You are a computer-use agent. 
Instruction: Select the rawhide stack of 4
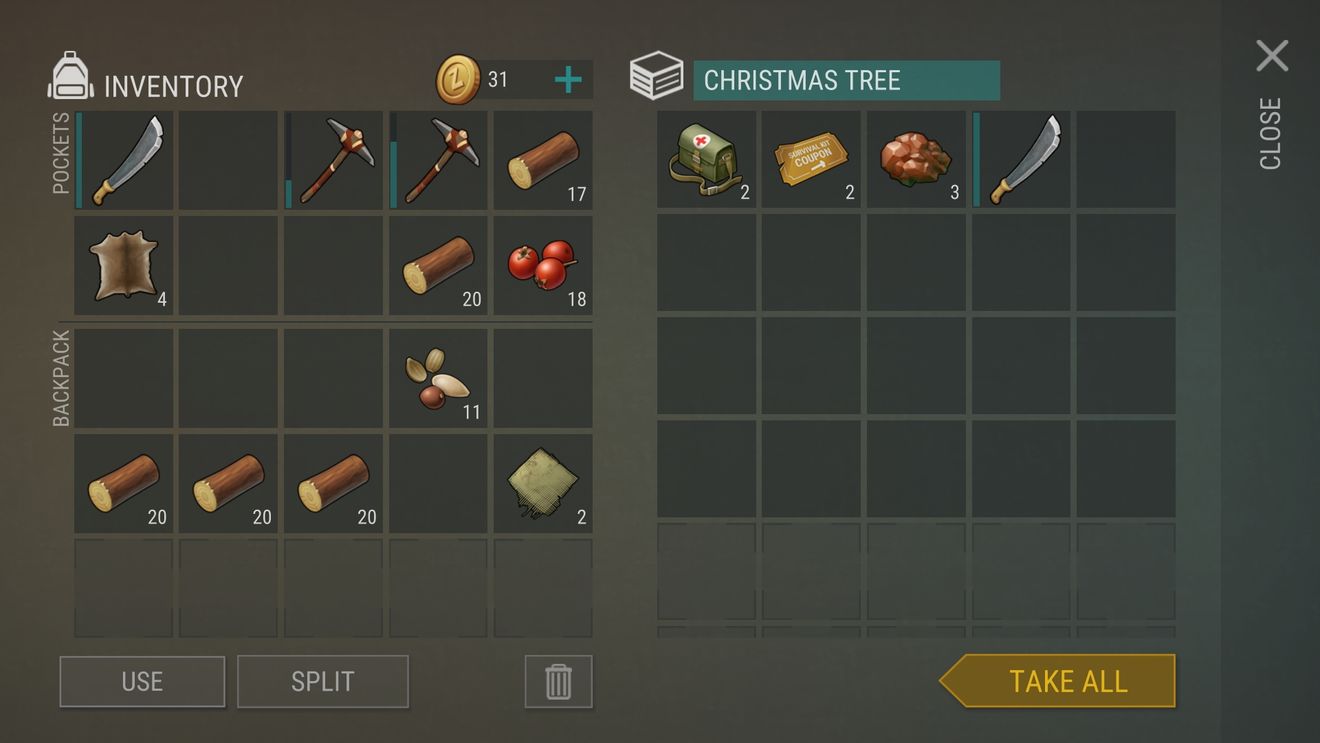tap(122, 265)
